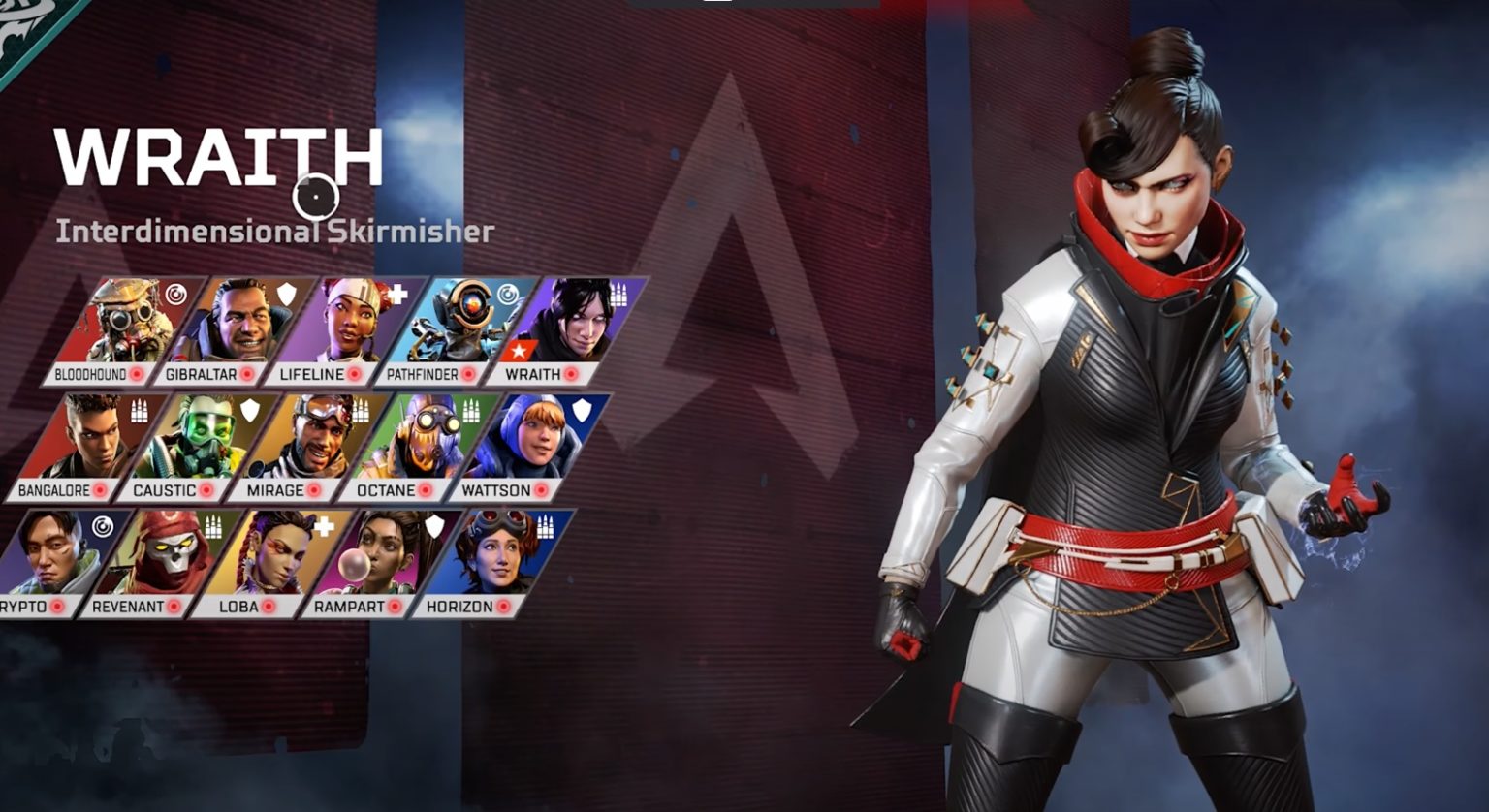The height and width of the screenshot is (812, 1489).
Task: Click the shield icon on Gibraltar's portrait
Action: point(284,294)
